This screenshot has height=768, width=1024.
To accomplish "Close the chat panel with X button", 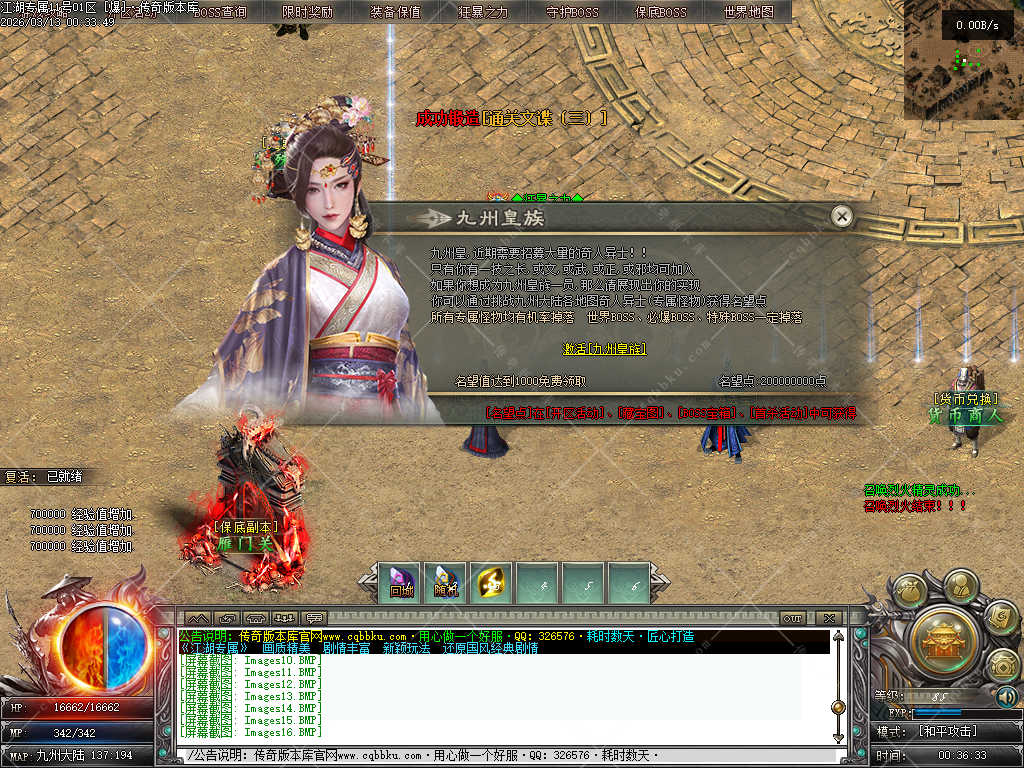I will (828, 618).
